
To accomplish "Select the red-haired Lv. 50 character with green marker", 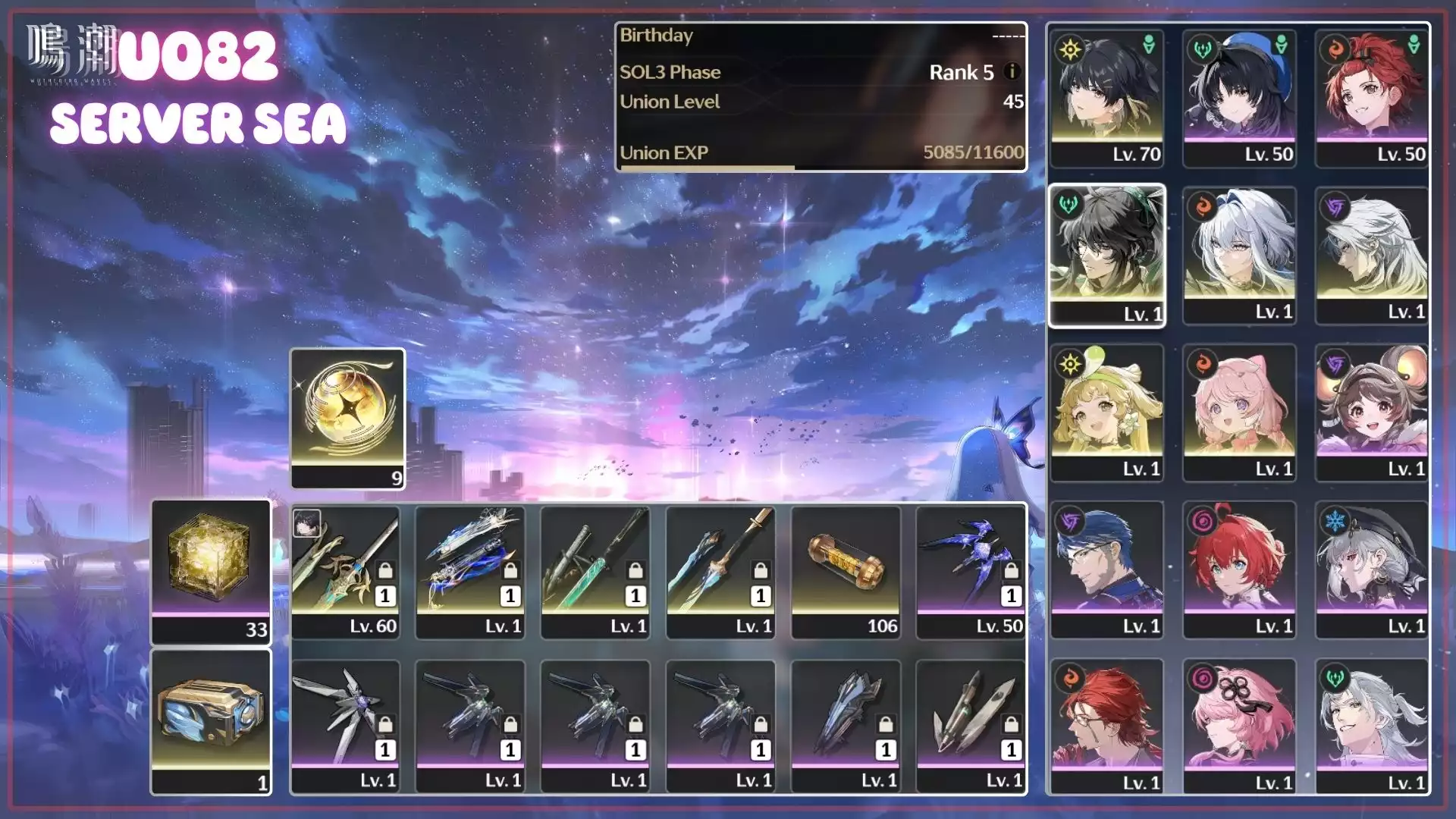I will coord(1372,98).
